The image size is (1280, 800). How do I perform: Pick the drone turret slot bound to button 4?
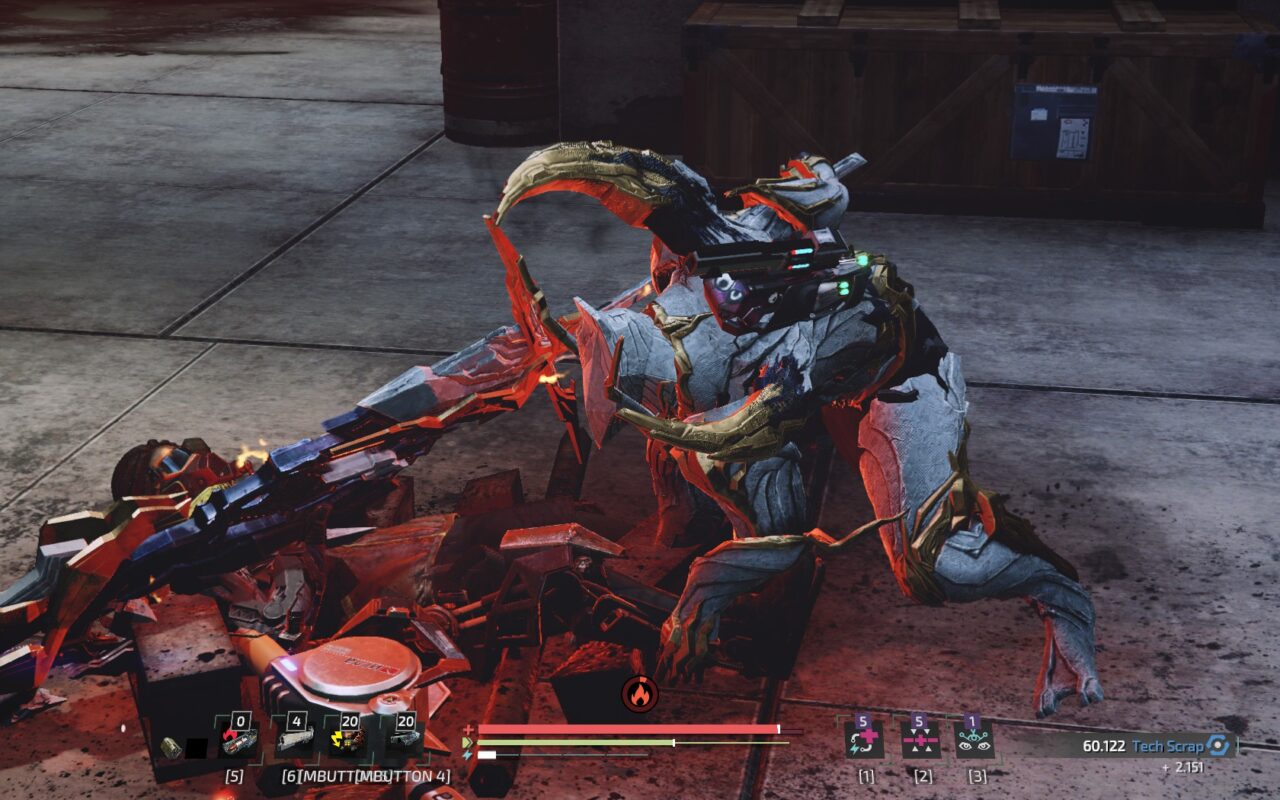(404, 740)
